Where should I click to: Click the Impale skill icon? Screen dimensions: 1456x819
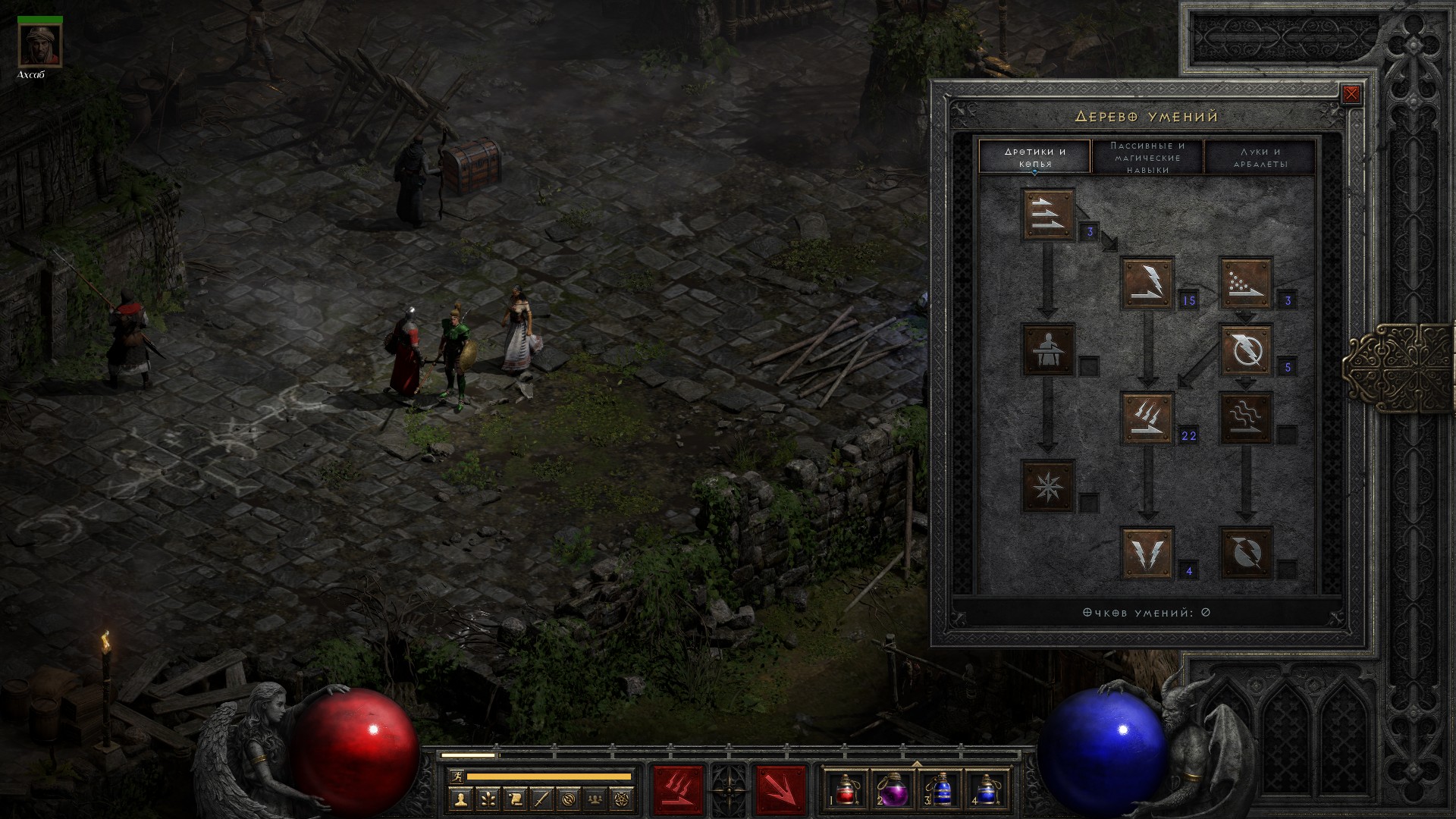[x=1048, y=350]
